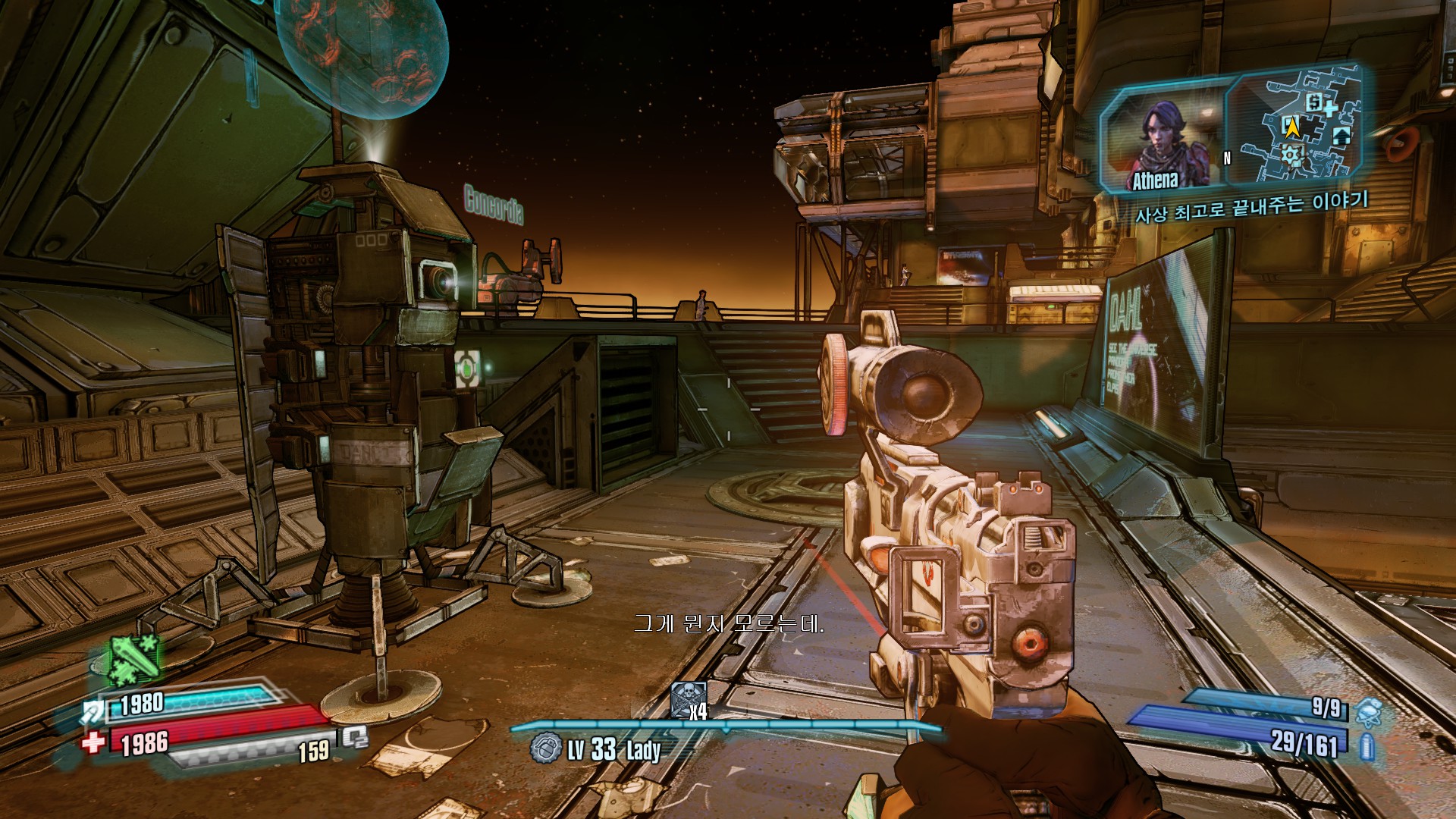The image size is (1456, 819).
Task: Click the badge icon next to LV 33
Action: 546,748
